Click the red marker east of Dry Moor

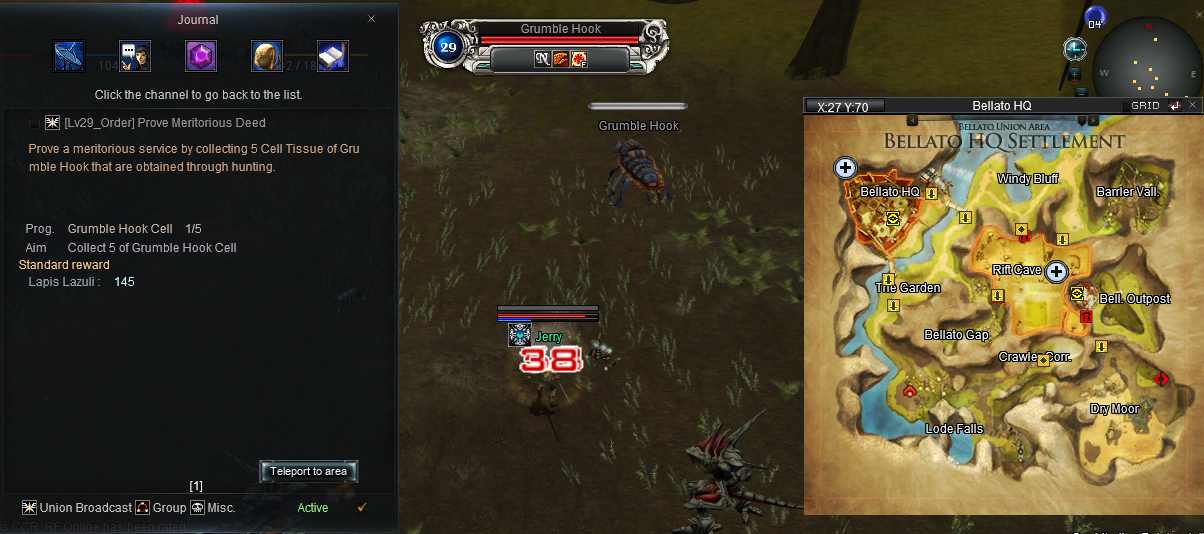coord(1161,378)
